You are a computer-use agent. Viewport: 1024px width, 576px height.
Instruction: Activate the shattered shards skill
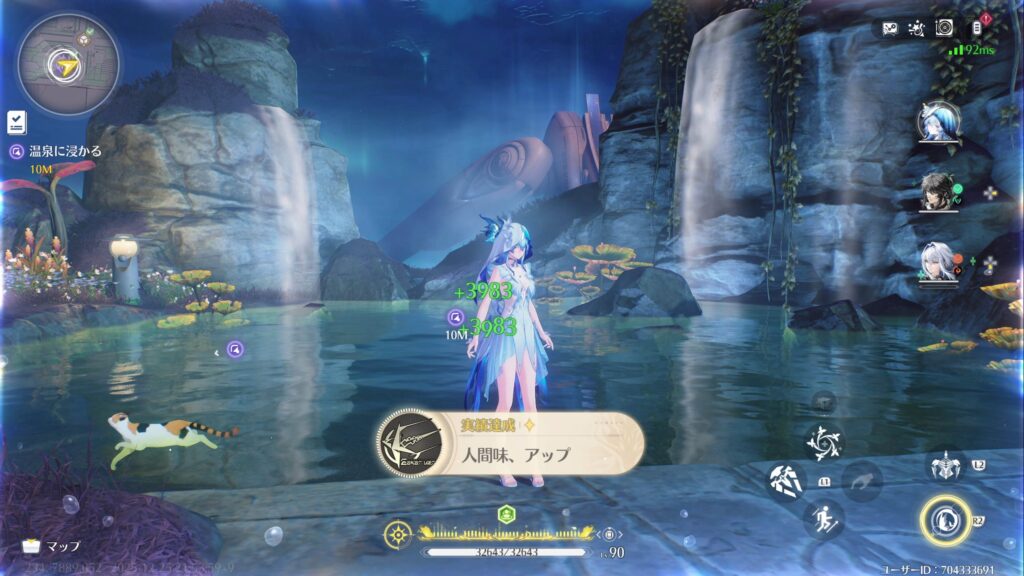click(786, 480)
